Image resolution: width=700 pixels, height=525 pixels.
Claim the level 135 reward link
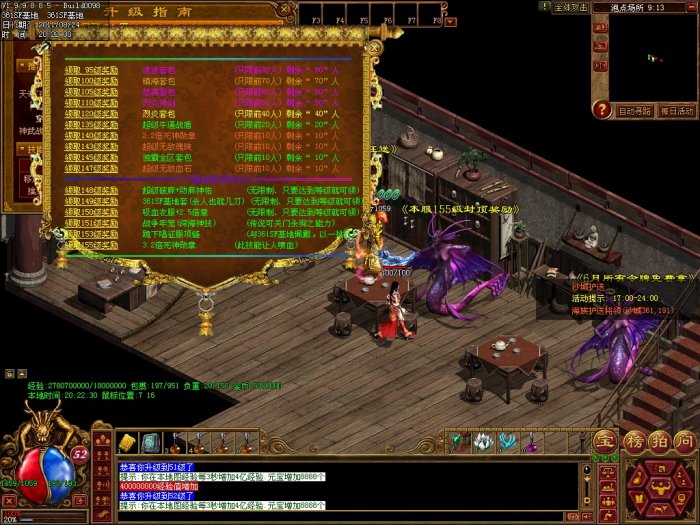(x=91, y=124)
